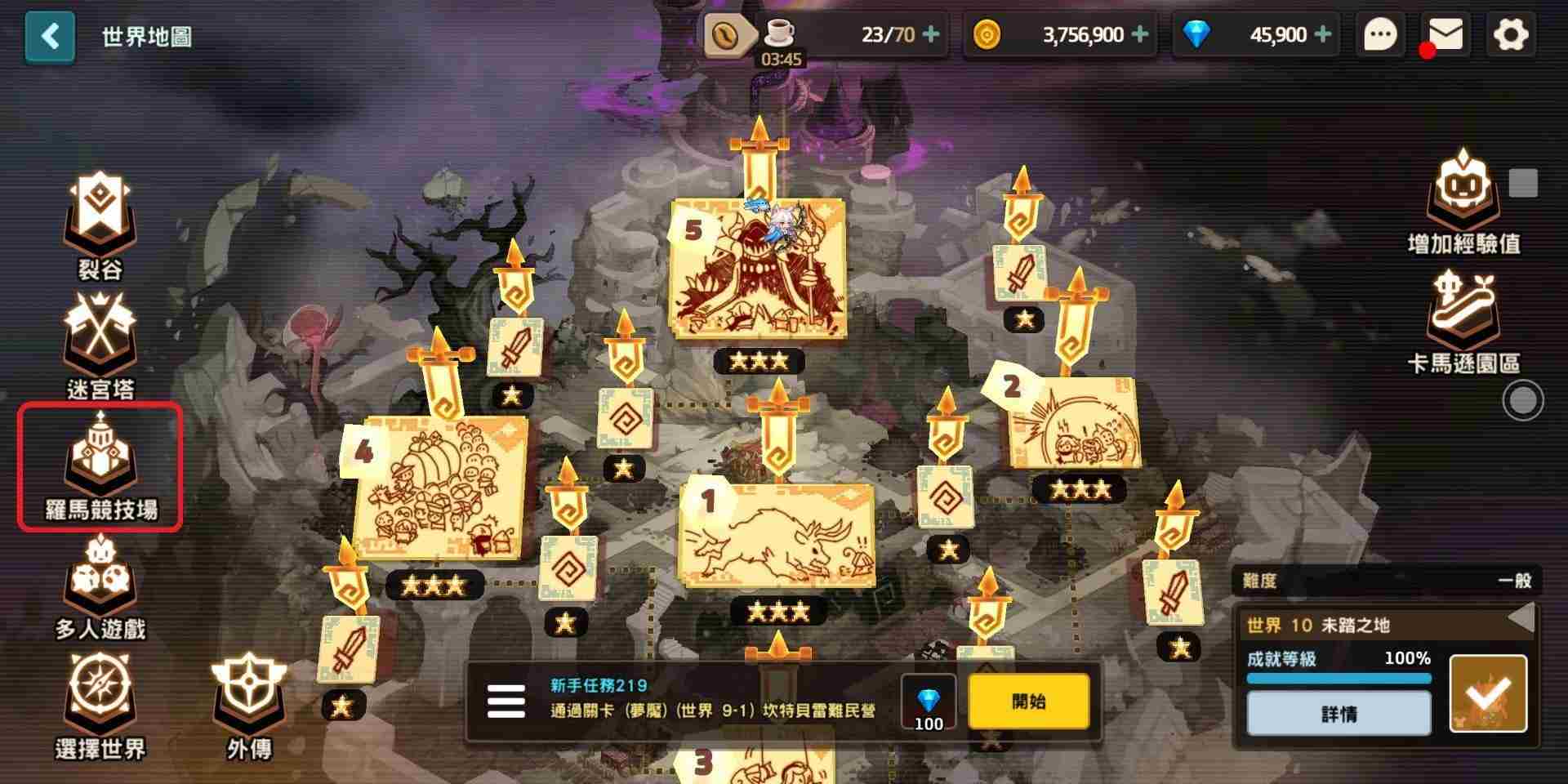Add gems via the 45,900 plus button
The height and width of the screenshot is (784, 1568).
[x=1321, y=34]
